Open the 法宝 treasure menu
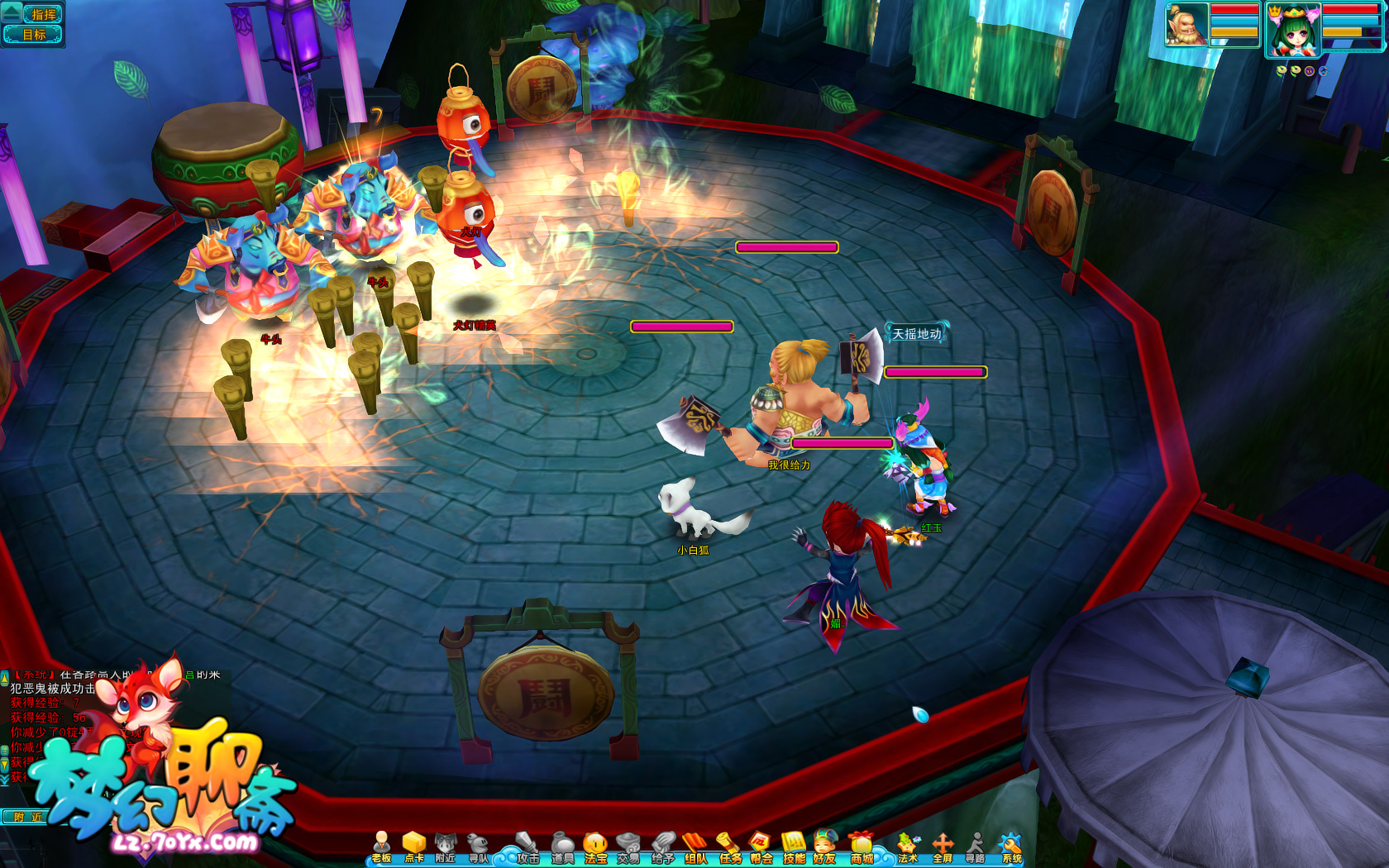The image size is (1389, 868). pos(595,848)
